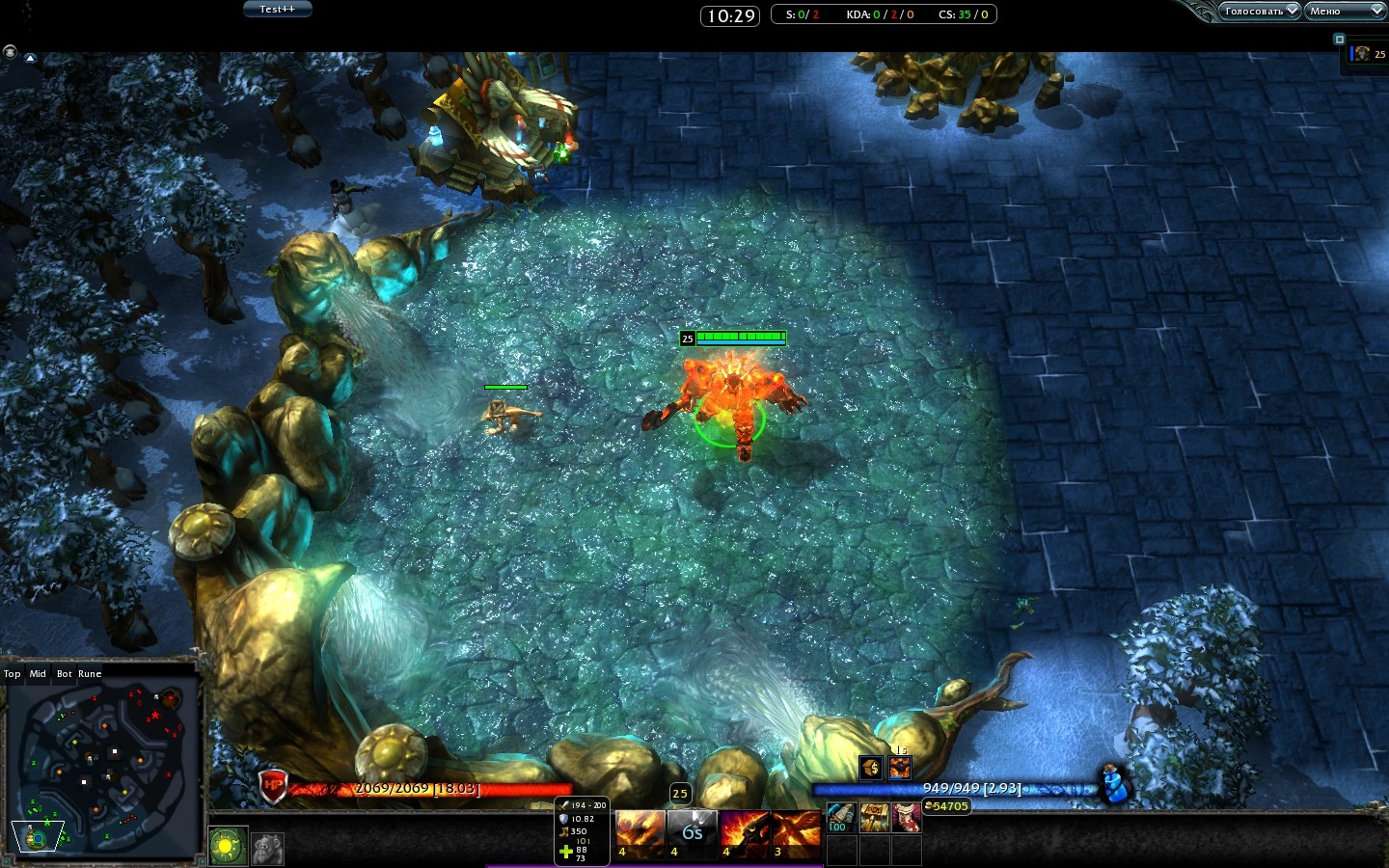Use the inventory item showing 100
Viewport: 1389px width, 868px height.
[842, 819]
